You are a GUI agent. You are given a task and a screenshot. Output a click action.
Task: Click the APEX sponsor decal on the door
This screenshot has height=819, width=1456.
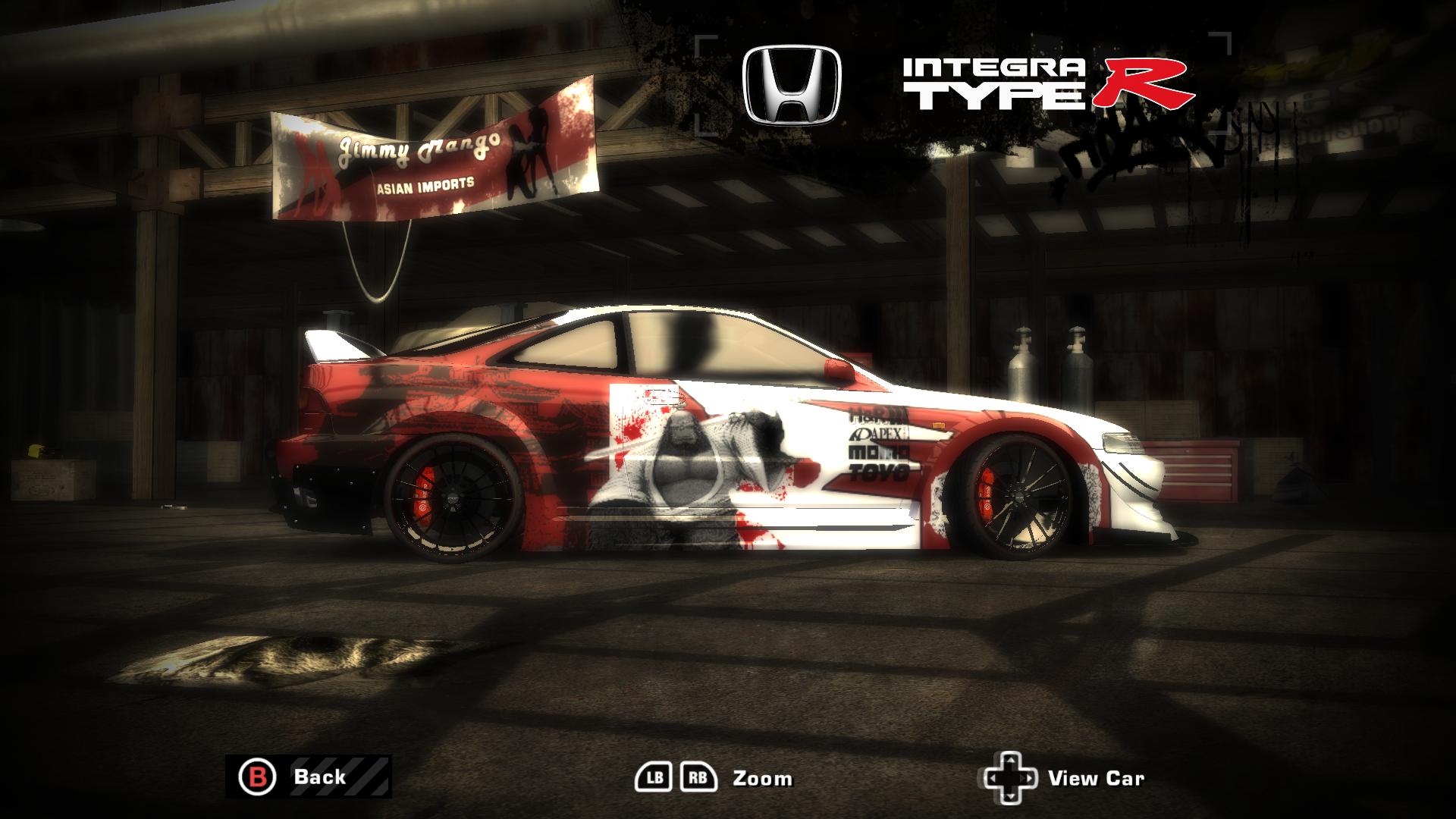(878, 433)
